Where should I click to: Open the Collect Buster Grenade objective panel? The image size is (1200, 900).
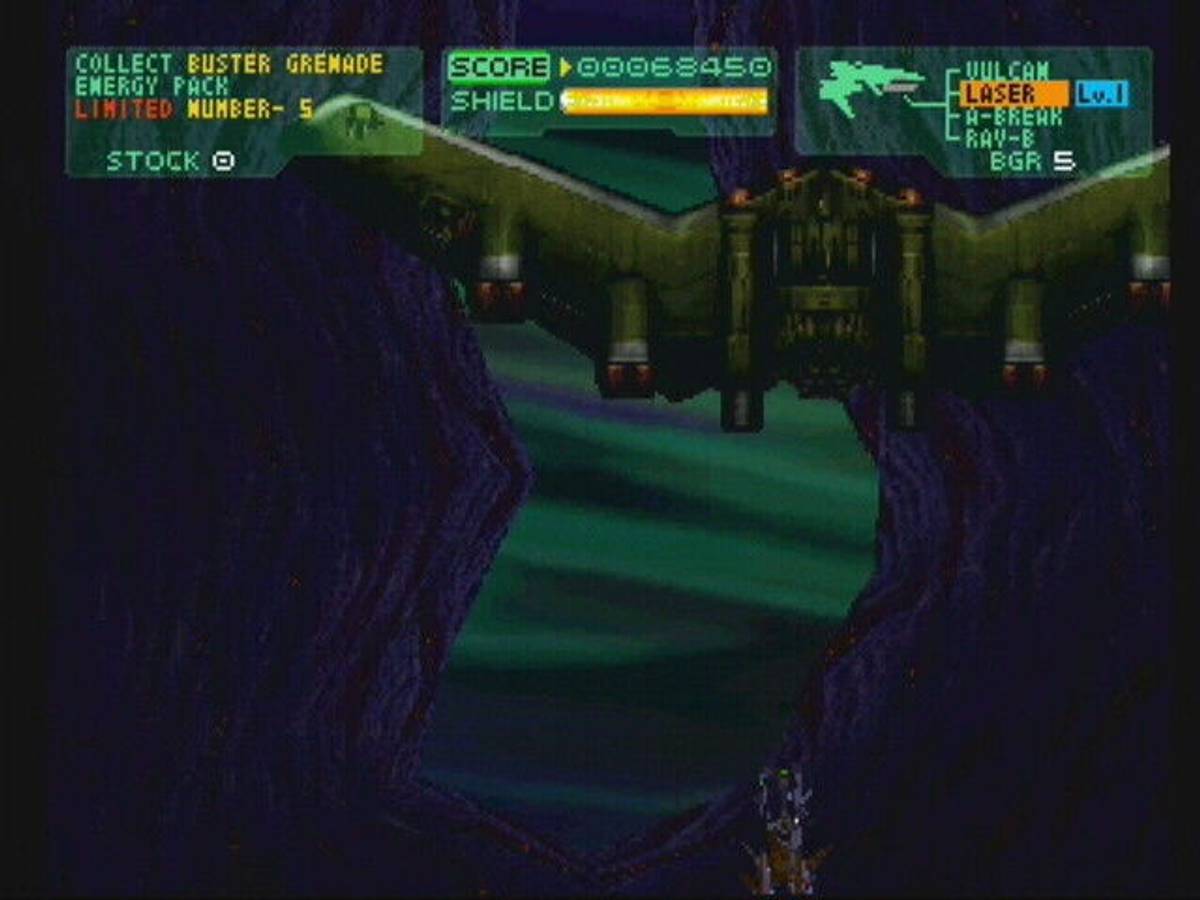click(x=230, y=87)
